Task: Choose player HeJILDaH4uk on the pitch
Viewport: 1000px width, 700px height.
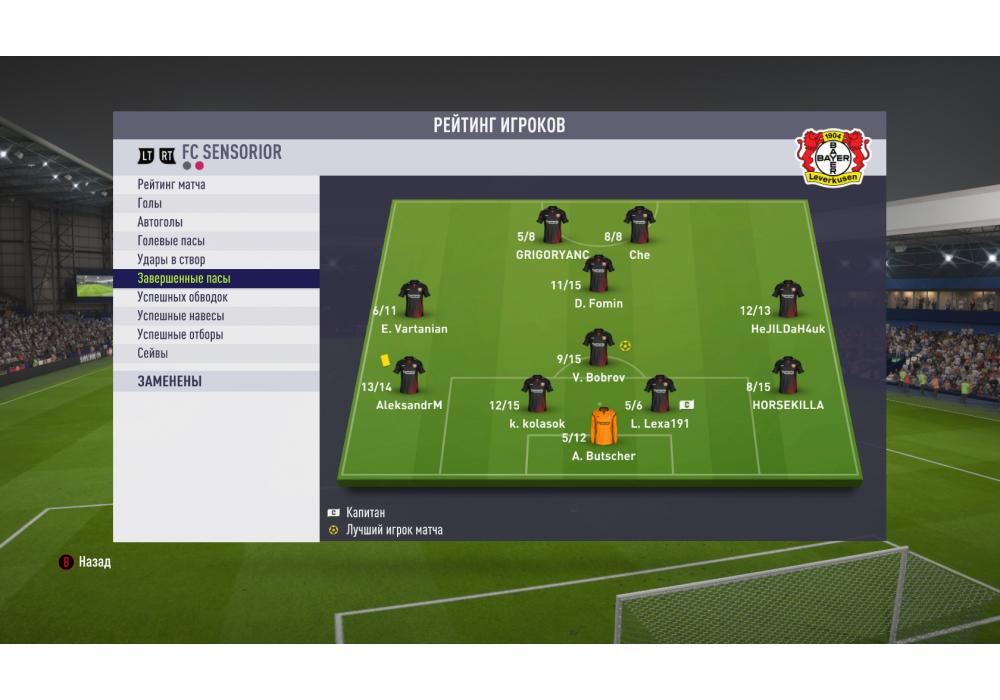Action: coord(788,299)
